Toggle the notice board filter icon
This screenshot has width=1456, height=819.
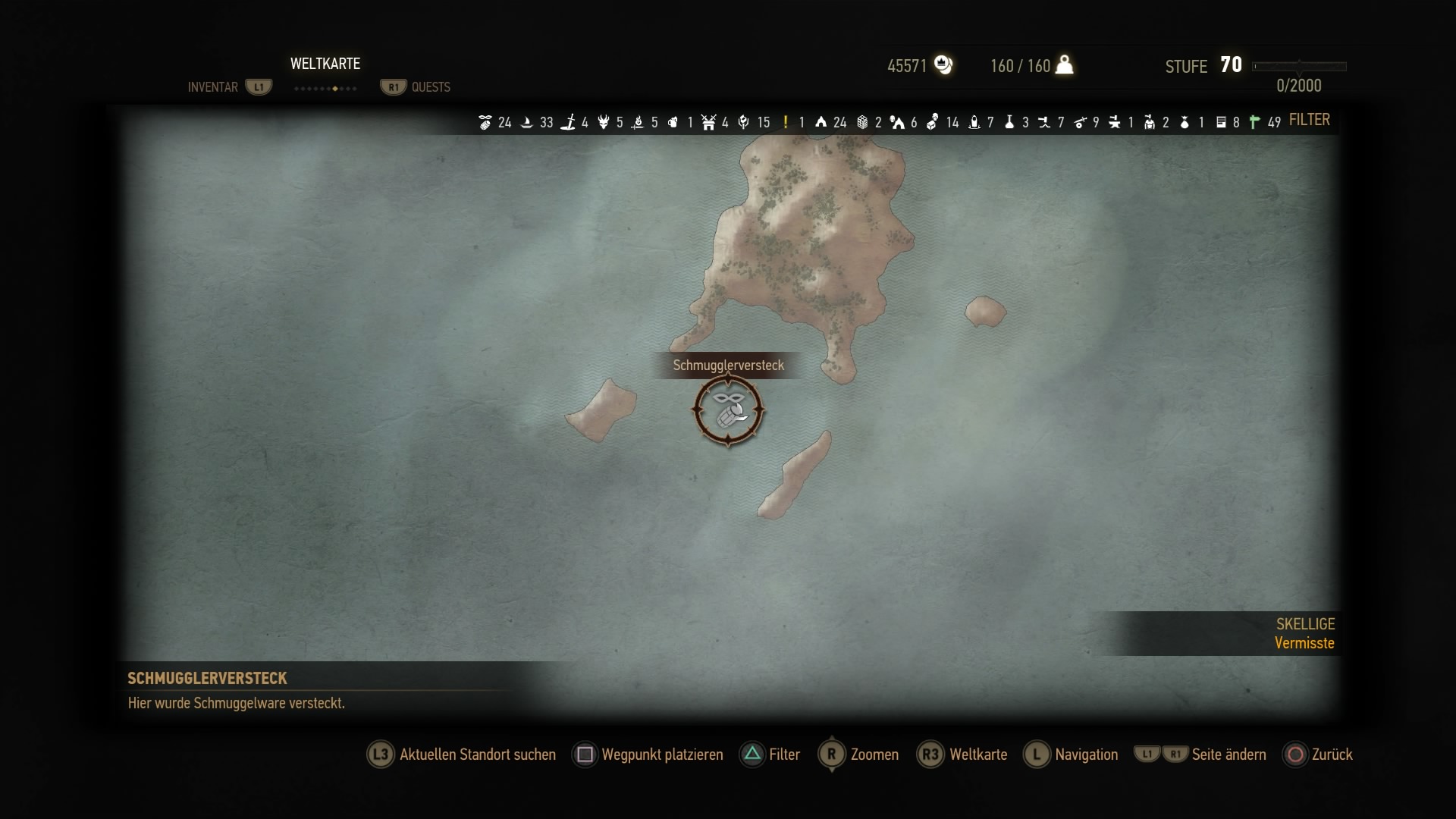point(1221,122)
